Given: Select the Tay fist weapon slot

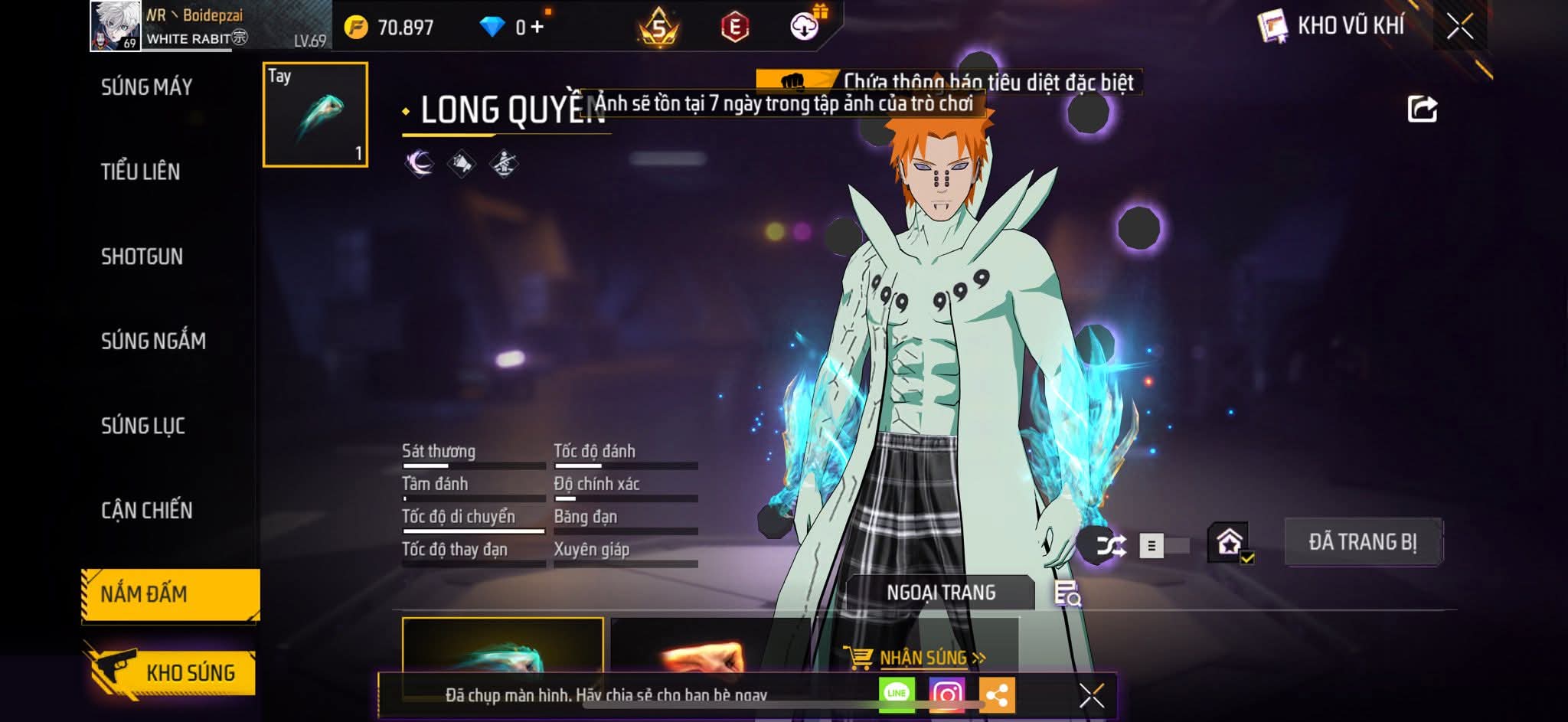Looking at the screenshot, I should click(x=315, y=115).
